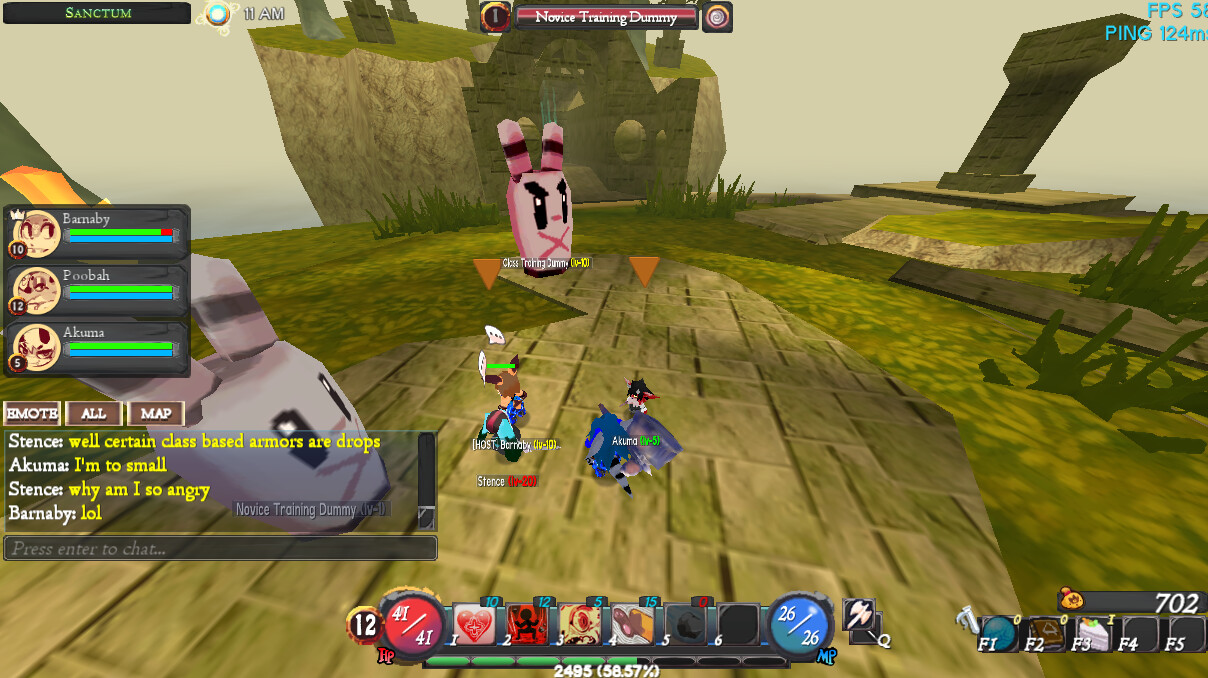Activate the dark rock skill in slot 5
Image resolution: width=1208 pixels, height=678 pixels.
pyautogui.click(x=685, y=625)
